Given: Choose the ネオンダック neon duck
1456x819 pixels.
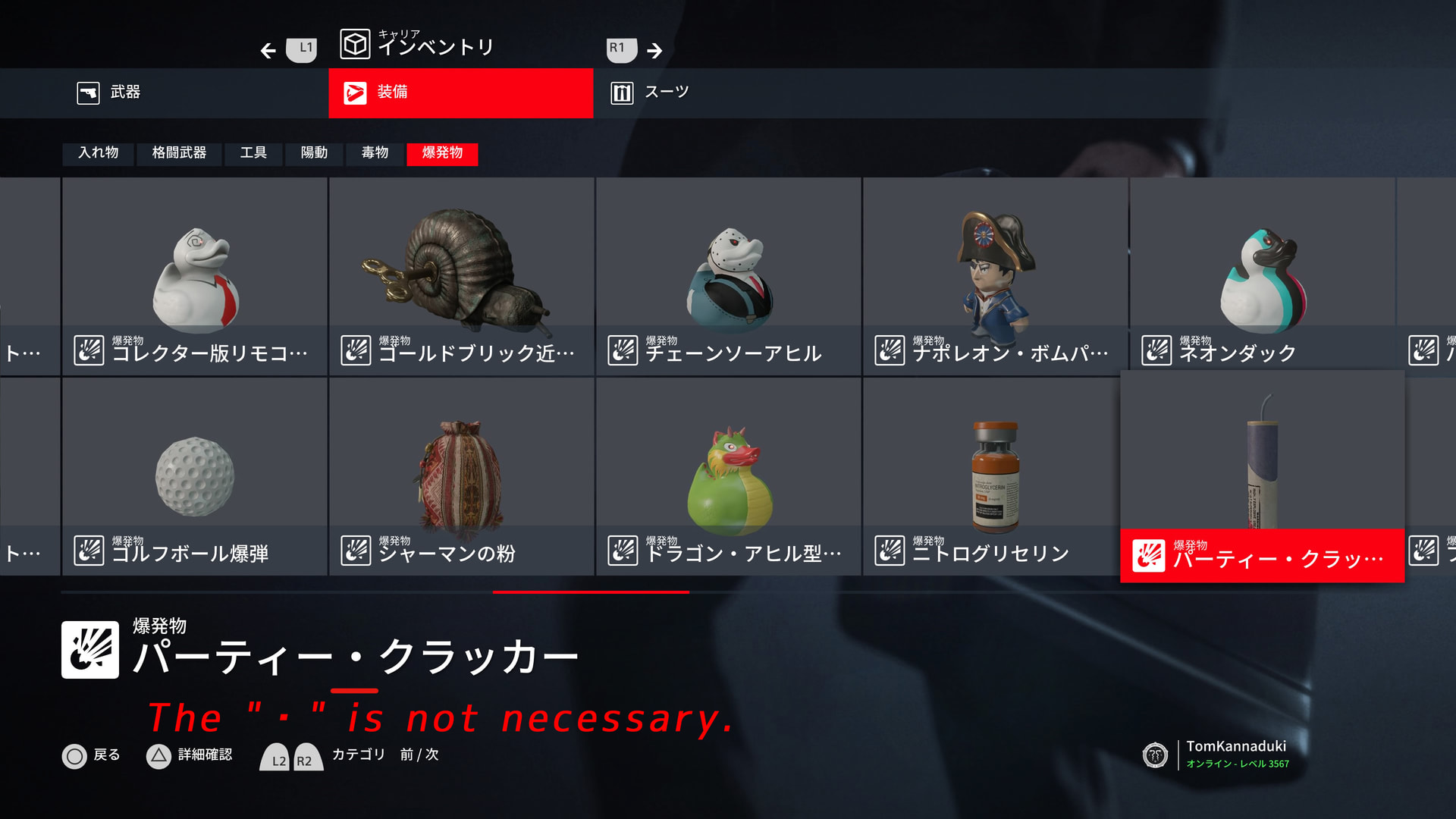Looking at the screenshot, I should (x=1263, y=277).
